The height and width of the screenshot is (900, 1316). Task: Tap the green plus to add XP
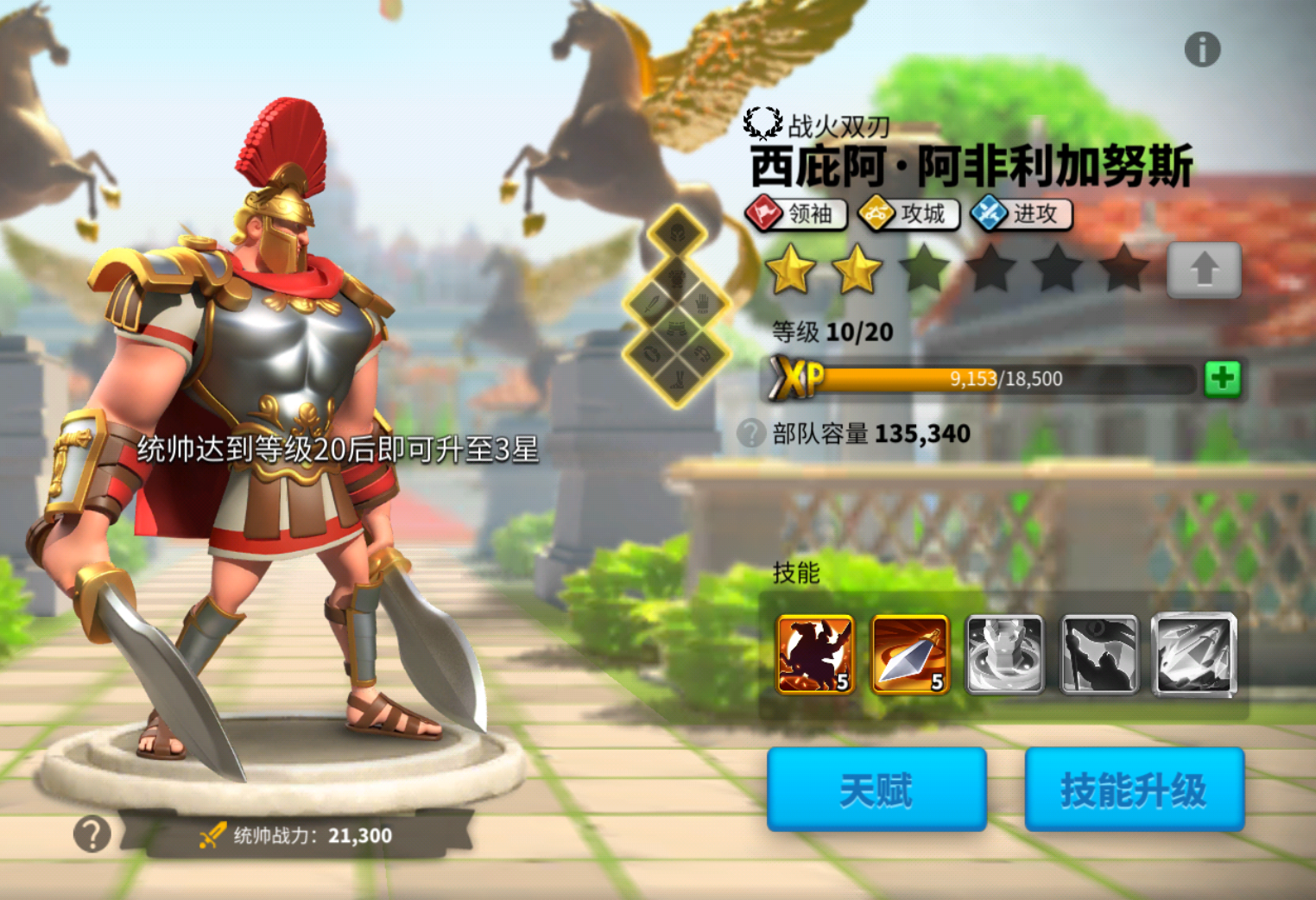coord(1222,378)
